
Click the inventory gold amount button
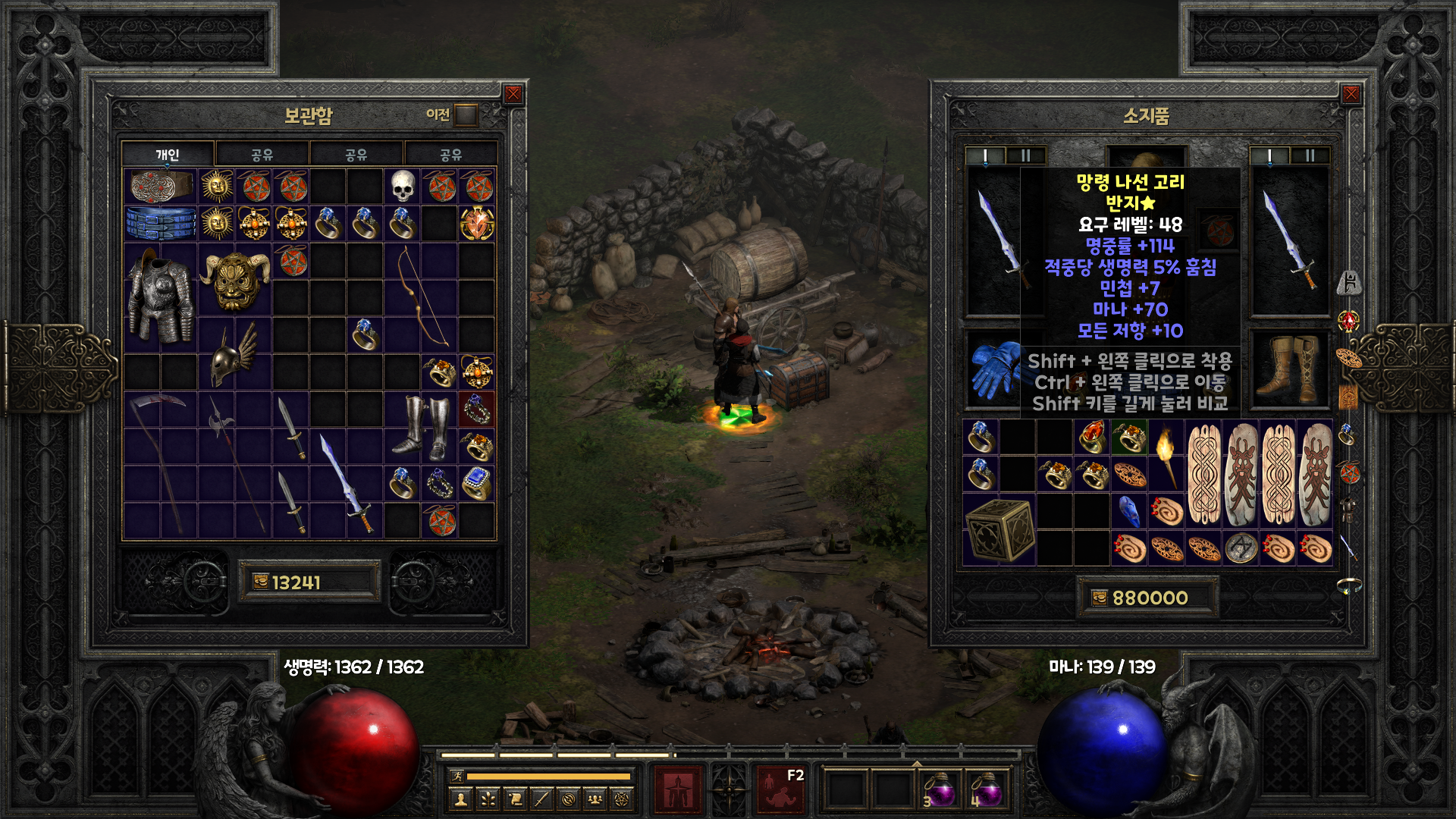[1147, 598]
